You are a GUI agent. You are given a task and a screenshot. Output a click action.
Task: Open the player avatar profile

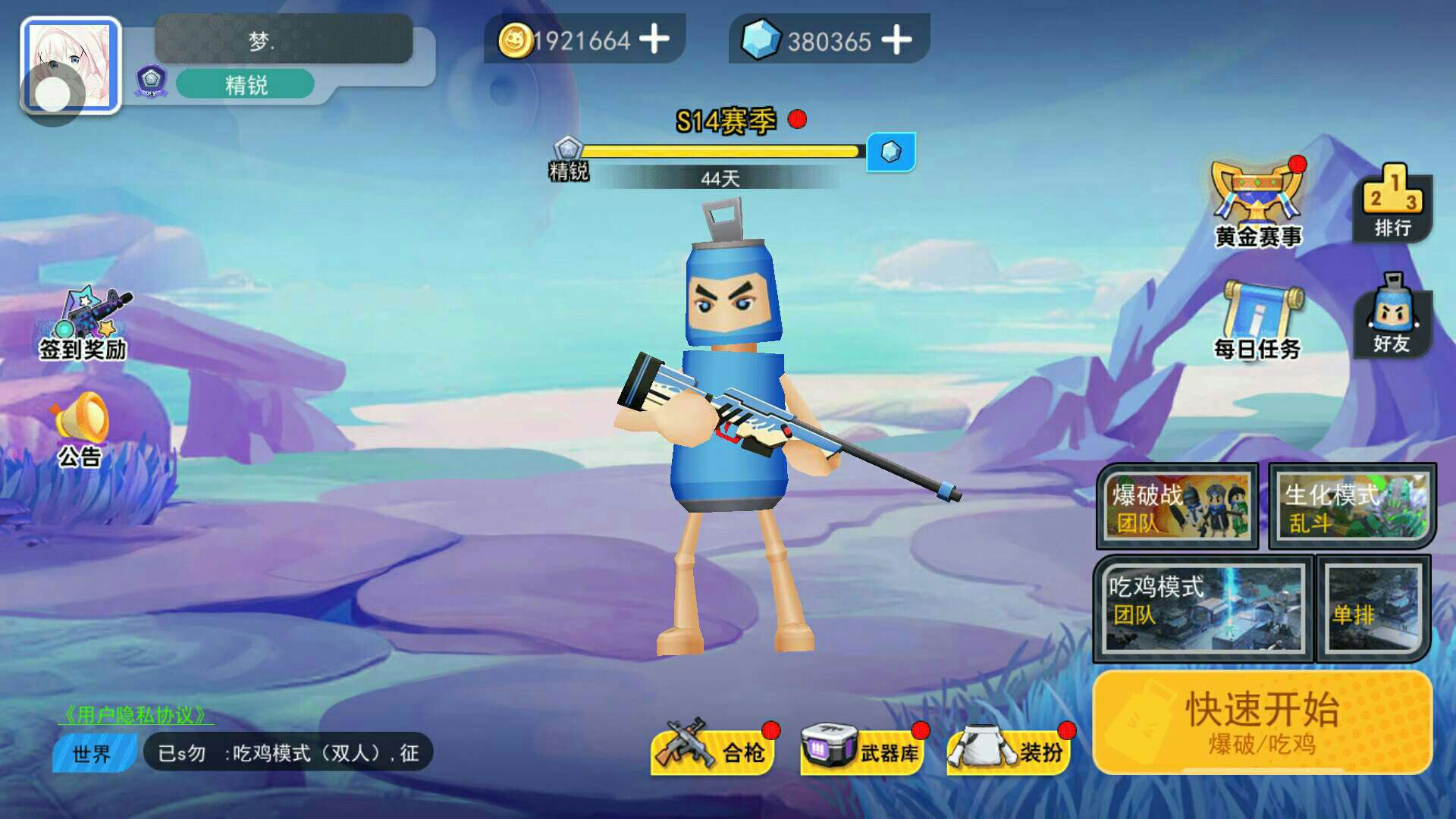point(71,66)
